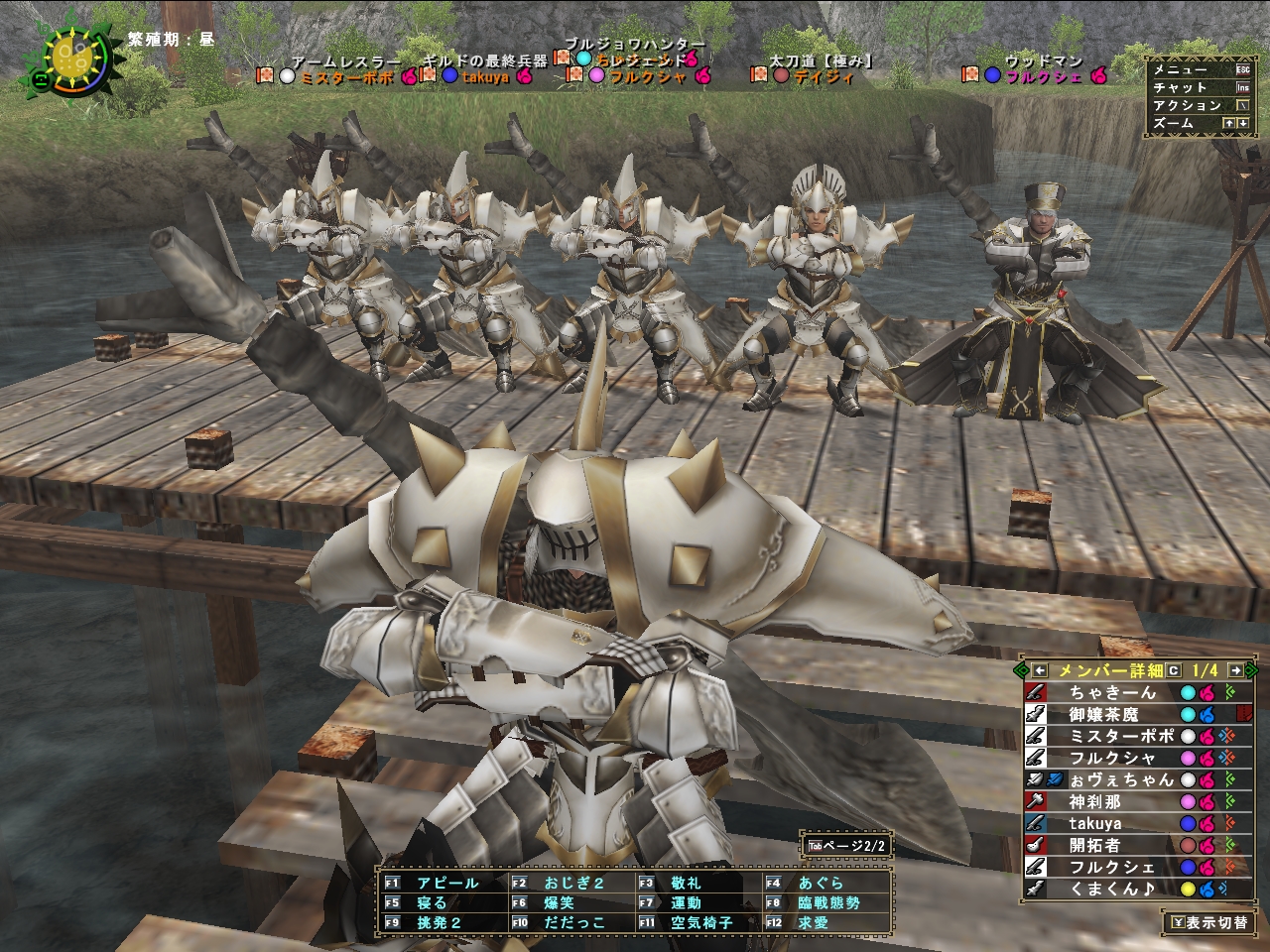Screen dimensions: 1270x952
Task: Select member くまくん♪ in the list
Action: tap(1110, 889)
